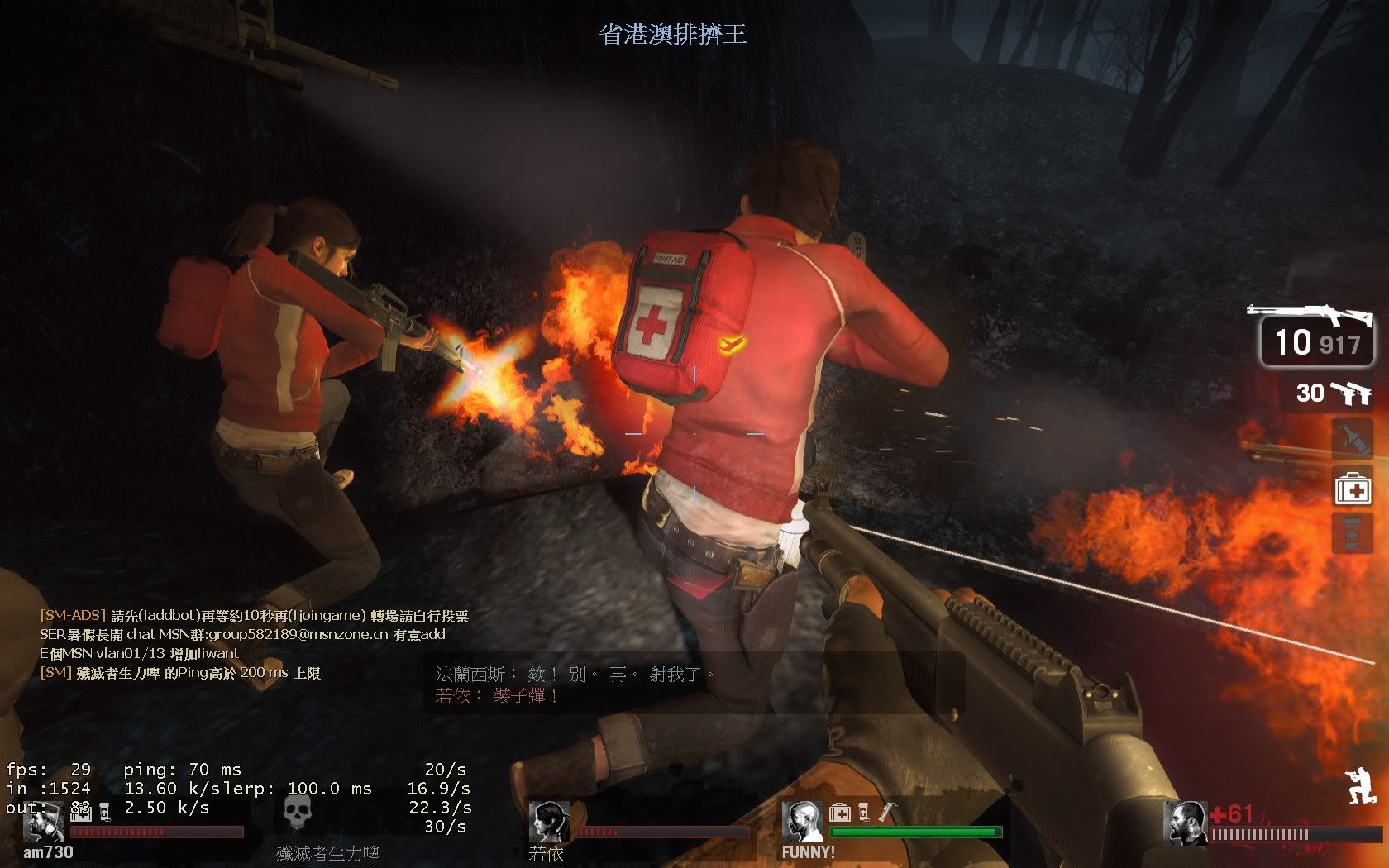Choose the first aid kit slot
Viewport: 1389px width, 868px height.
click(1353, 488)
